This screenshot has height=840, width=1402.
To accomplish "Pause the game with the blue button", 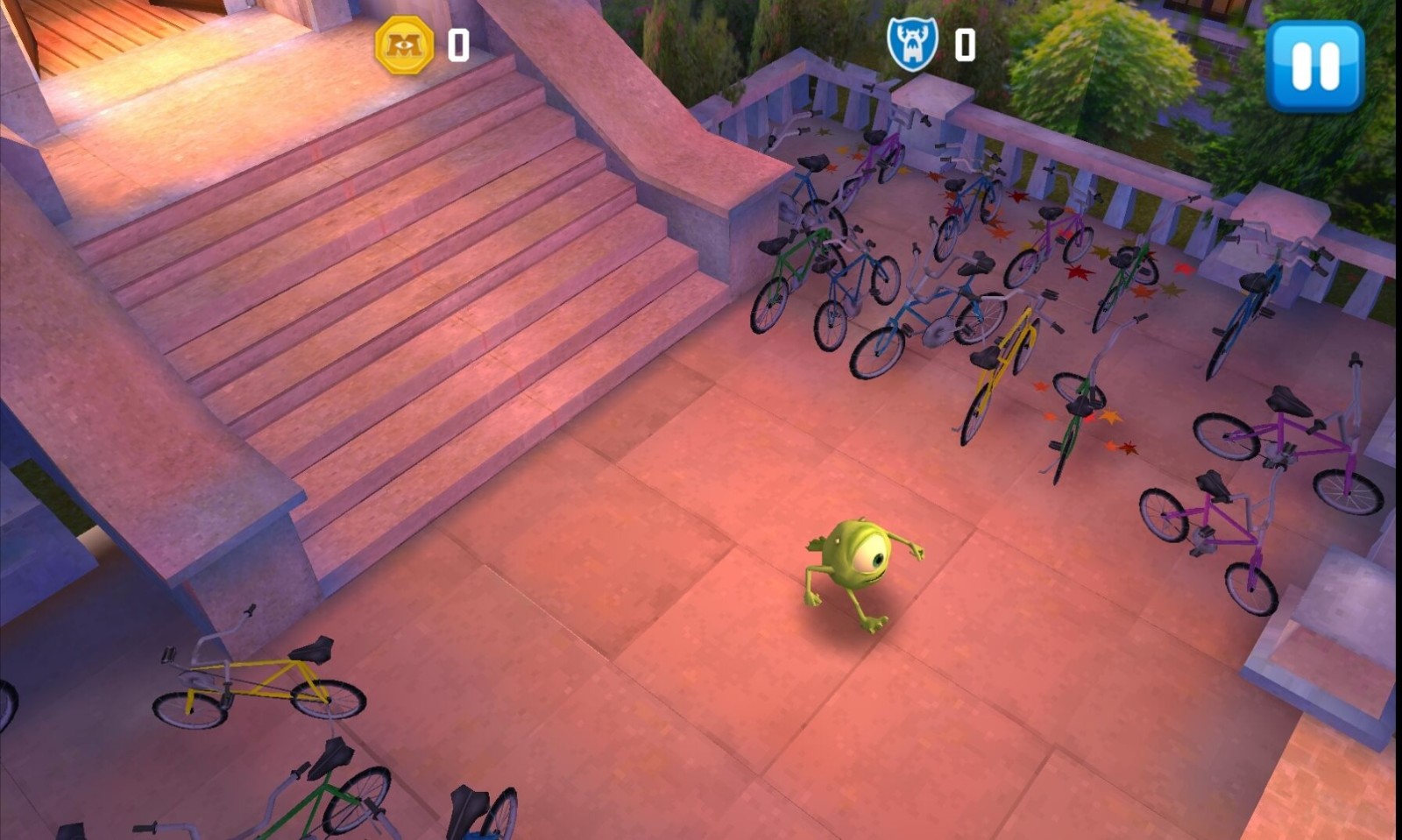I will (1314, 66).
